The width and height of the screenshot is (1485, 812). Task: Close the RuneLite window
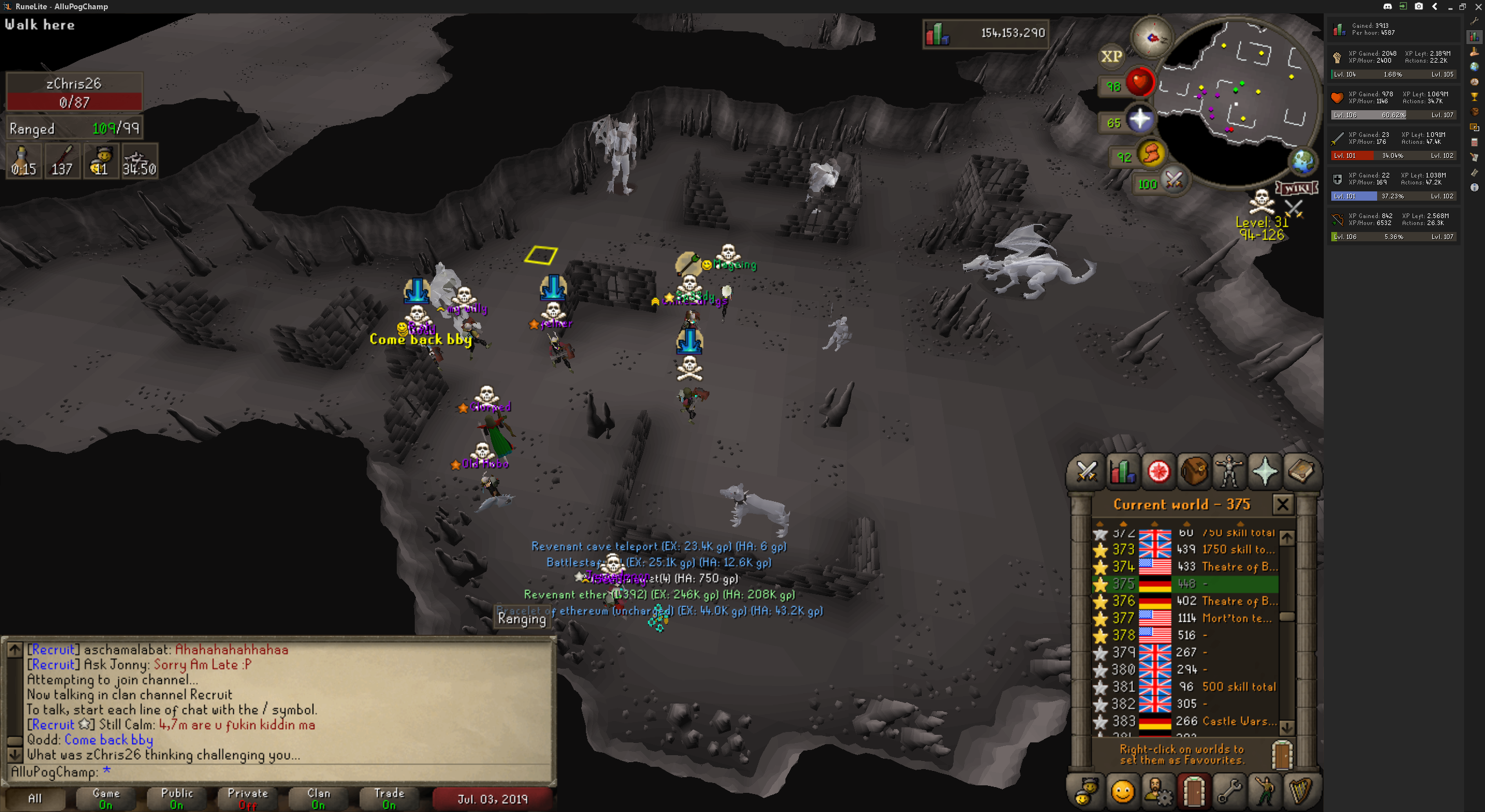pos(1478,6)
